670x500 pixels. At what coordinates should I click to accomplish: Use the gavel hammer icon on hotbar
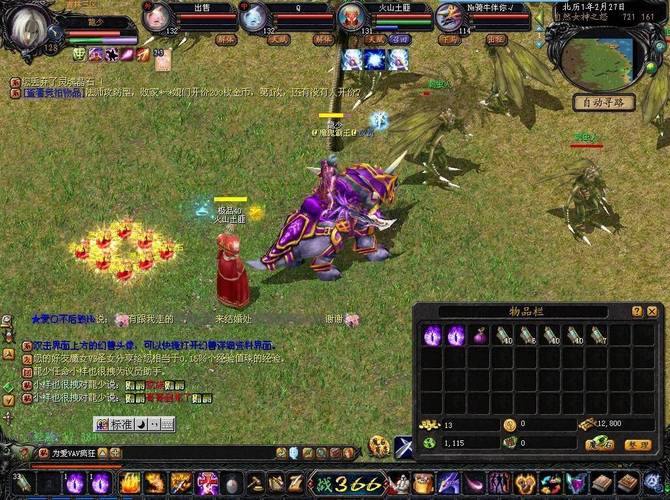[x=255, y=484]
